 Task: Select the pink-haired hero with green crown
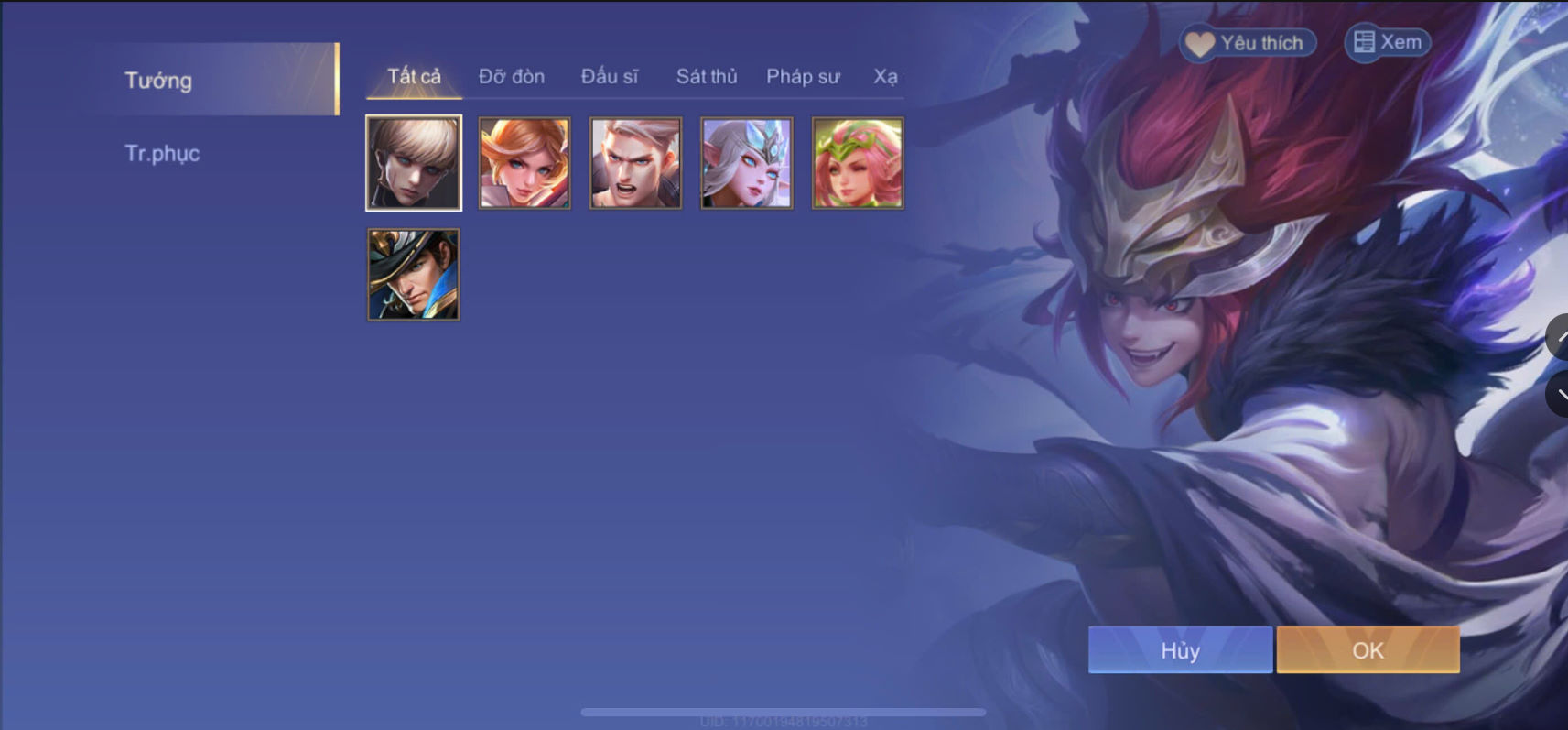(857, 162)
